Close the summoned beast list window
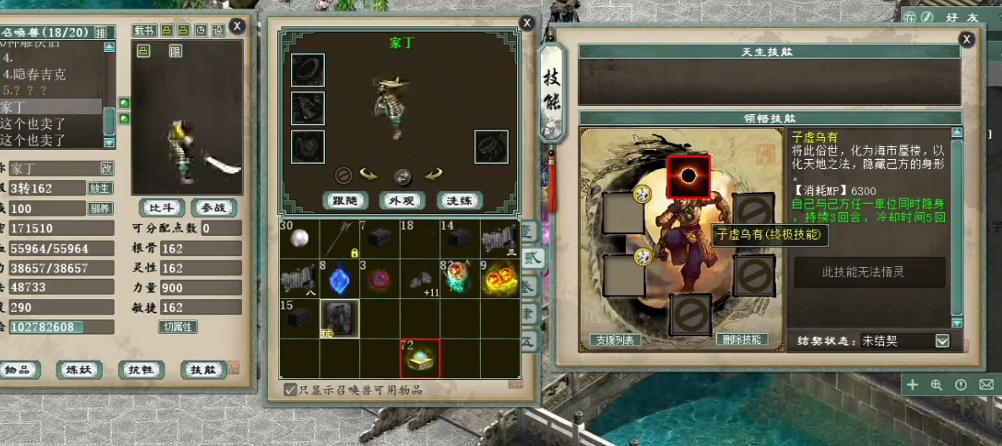This screenshot has height=446, width=1002. click(x=237, y=26)
